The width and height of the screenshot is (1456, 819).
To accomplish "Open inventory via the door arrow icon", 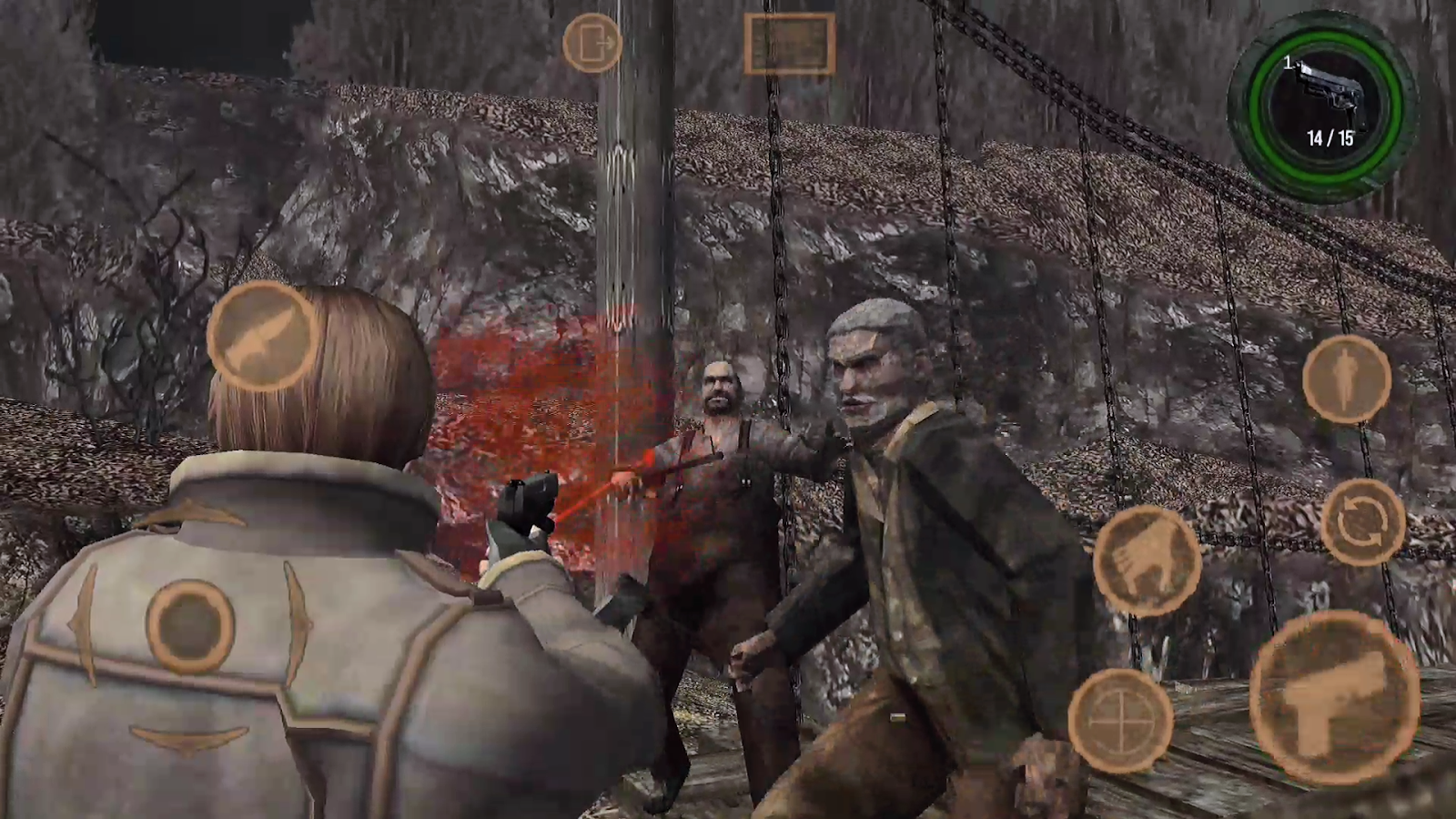I will coord(591,43).
